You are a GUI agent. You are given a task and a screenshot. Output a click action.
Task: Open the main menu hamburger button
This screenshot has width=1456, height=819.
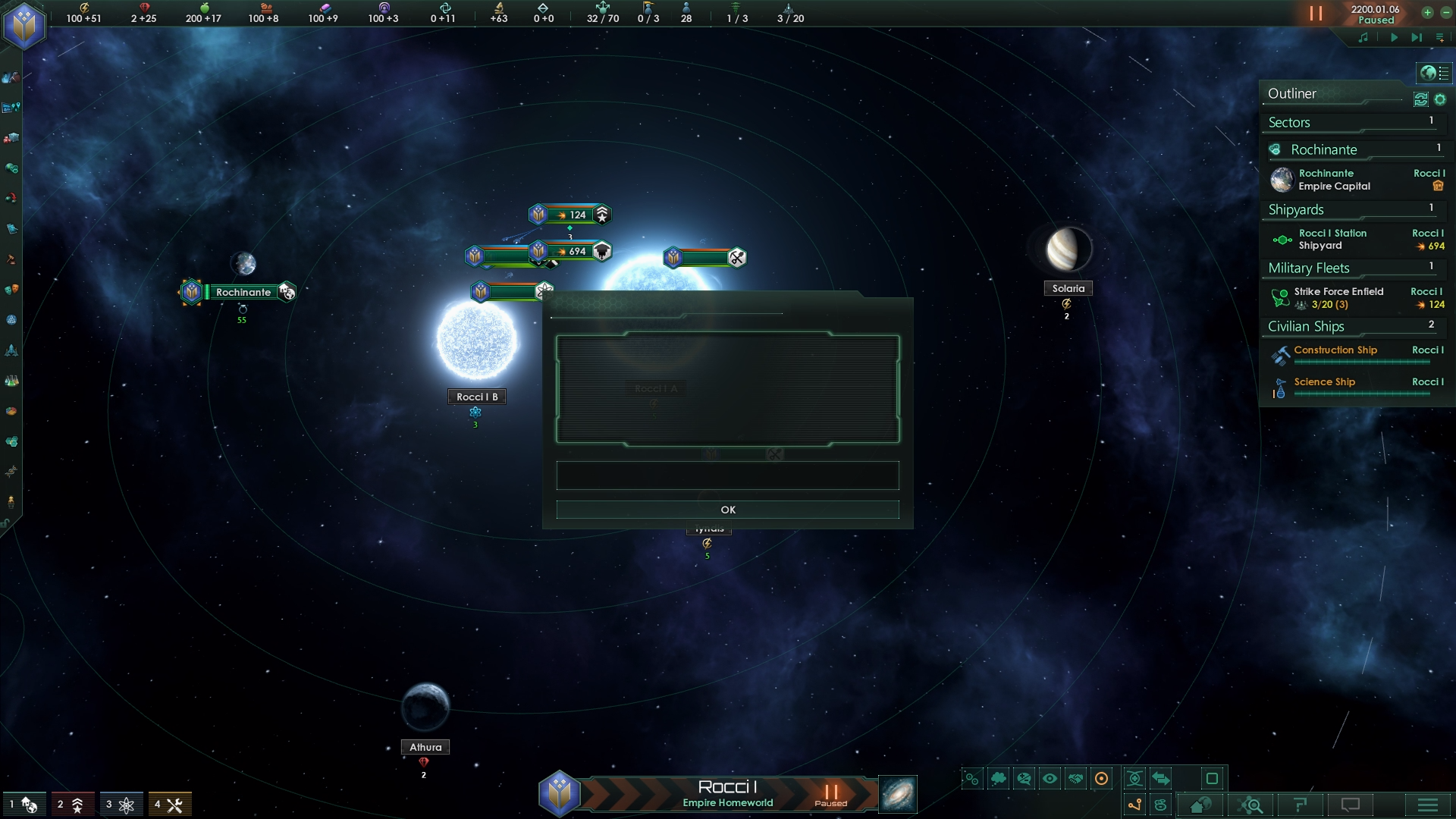click(x=1427, y=805)
